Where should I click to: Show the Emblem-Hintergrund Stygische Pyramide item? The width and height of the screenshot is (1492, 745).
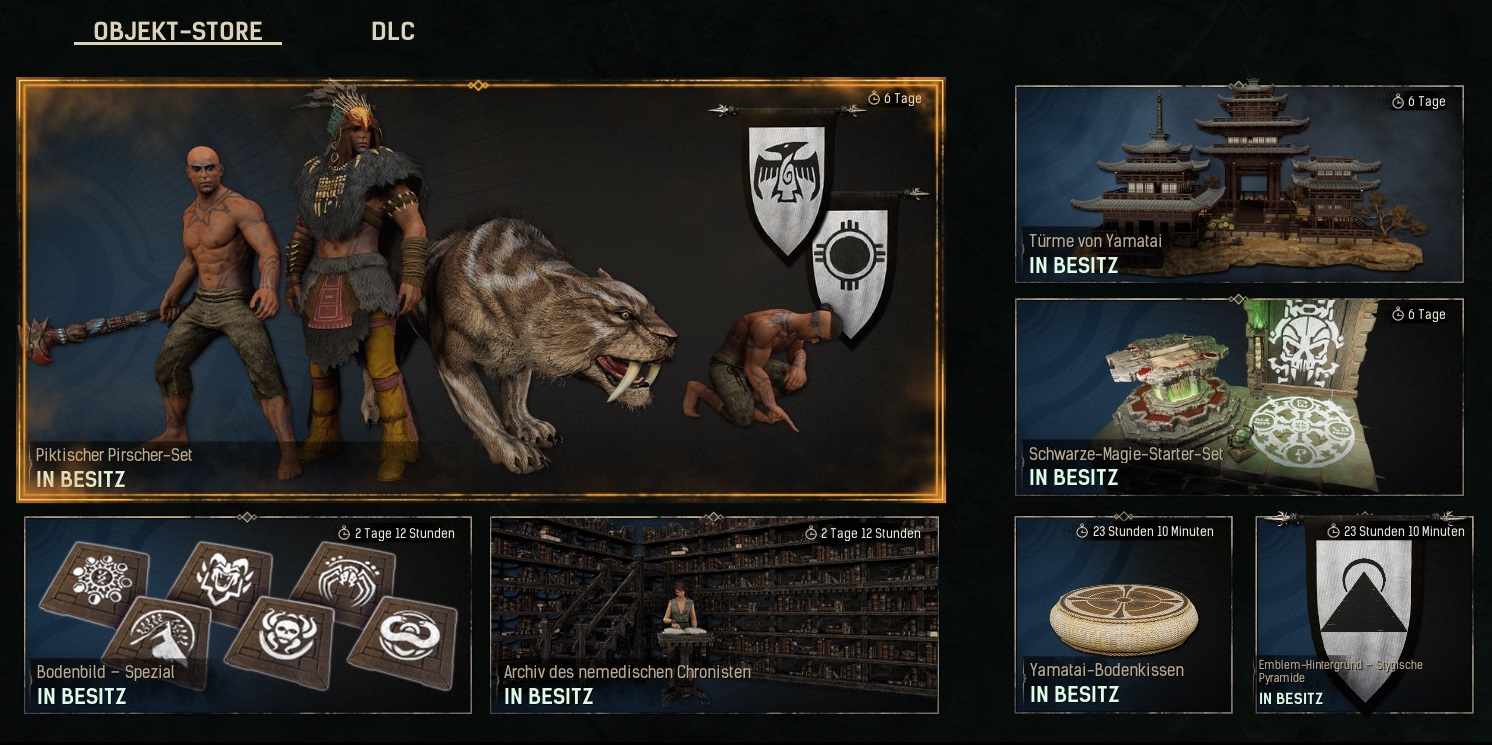point(1364,614)
